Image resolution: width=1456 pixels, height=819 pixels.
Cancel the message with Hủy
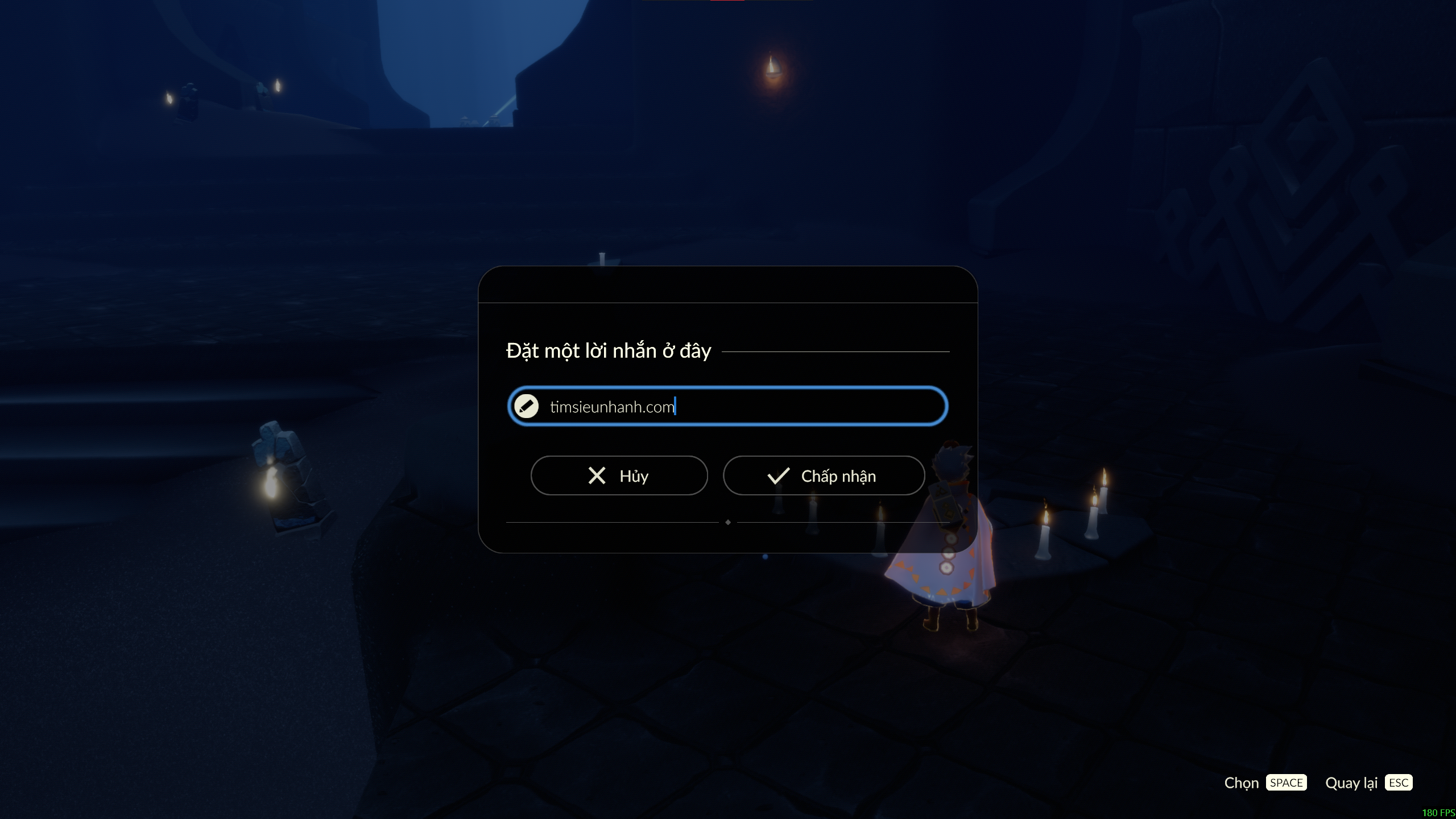tap(619, 475)
